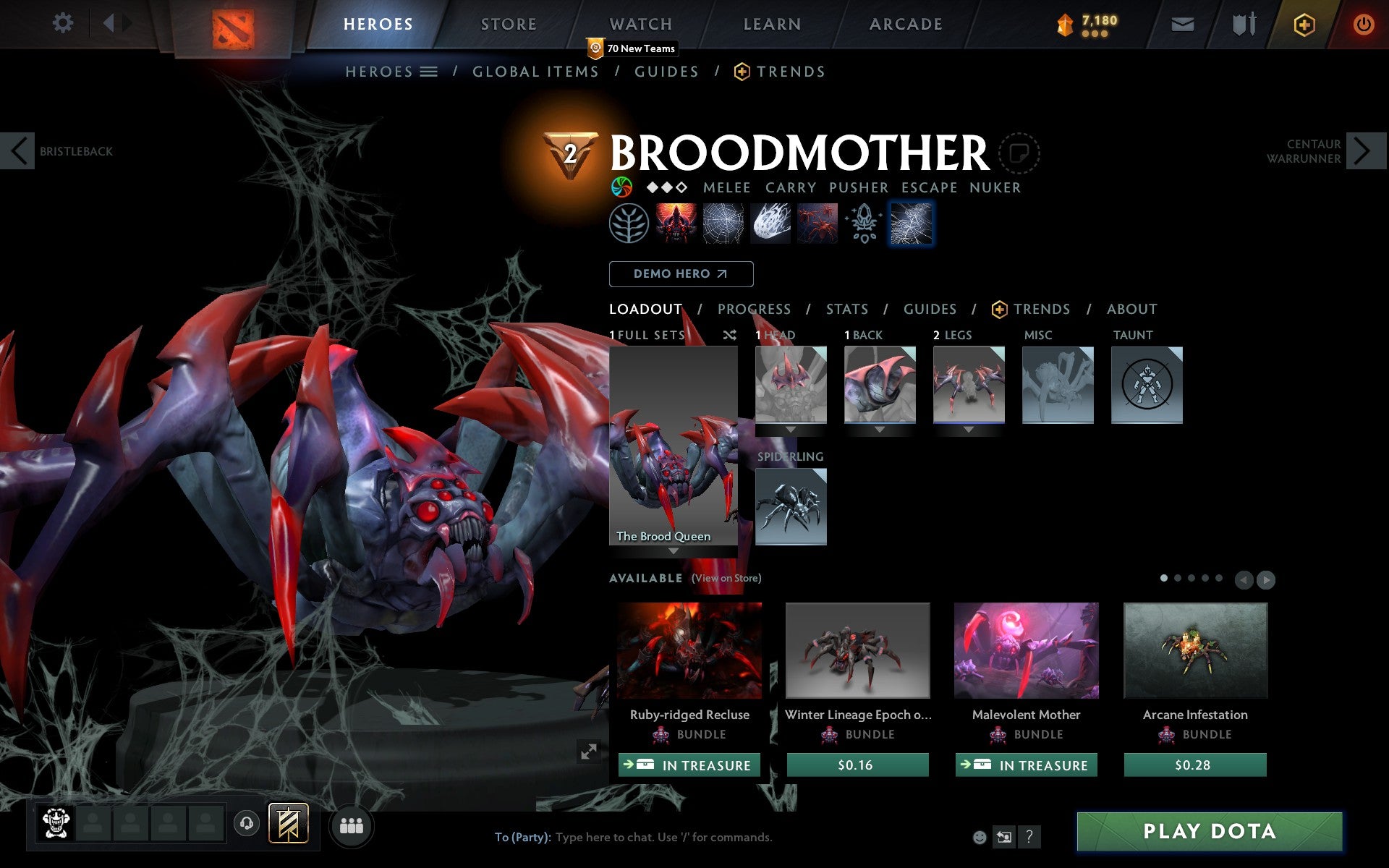Toggle the shuffle loadout sets icon
Image resolution: width=1389 pixels, height=868 pixels.
pos(729,335)
